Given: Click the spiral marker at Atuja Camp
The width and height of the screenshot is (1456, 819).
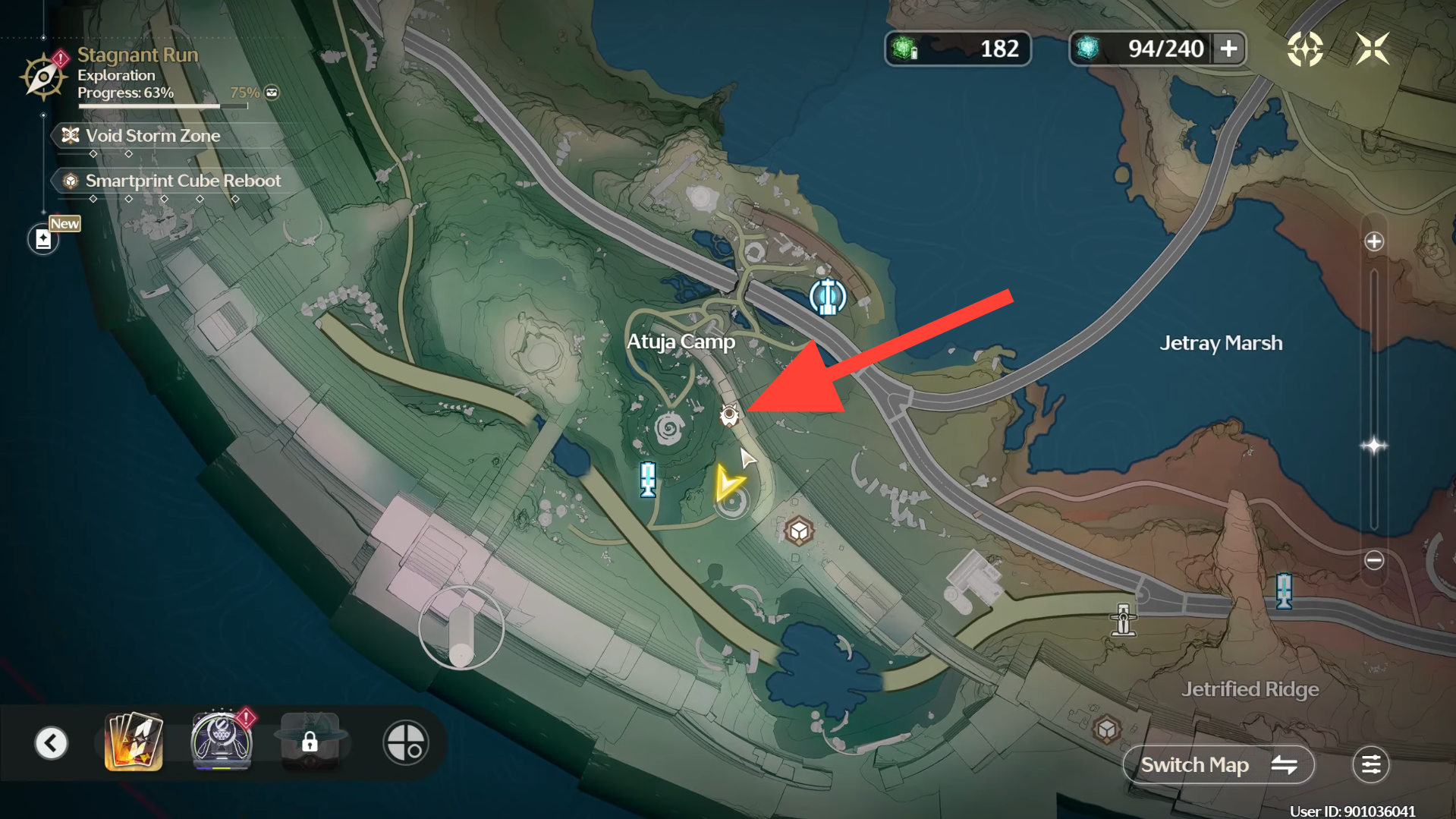Looking at the screenshot, I should click(x=669, y=430).
